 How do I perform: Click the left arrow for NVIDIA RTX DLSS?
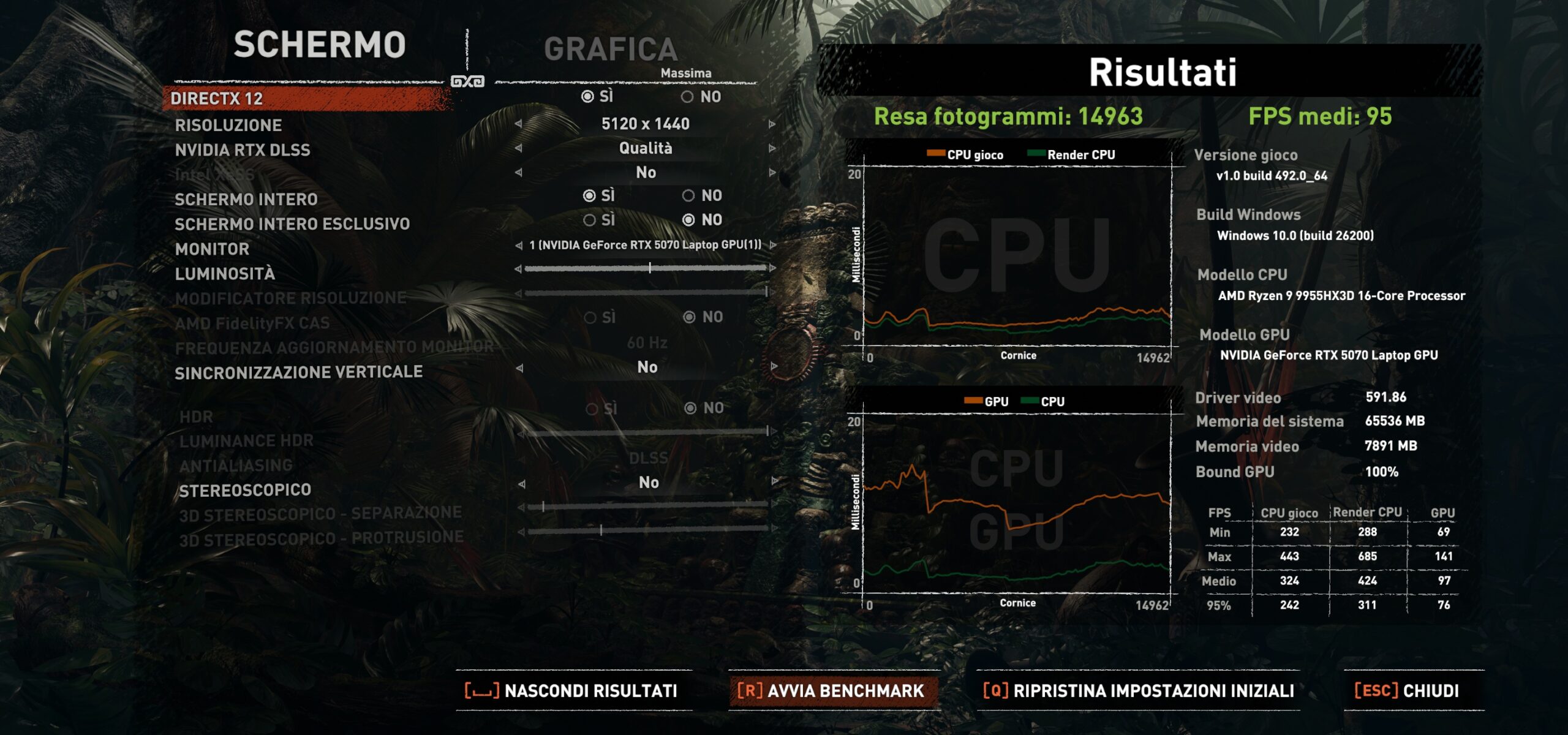click(x=519, y=148)
